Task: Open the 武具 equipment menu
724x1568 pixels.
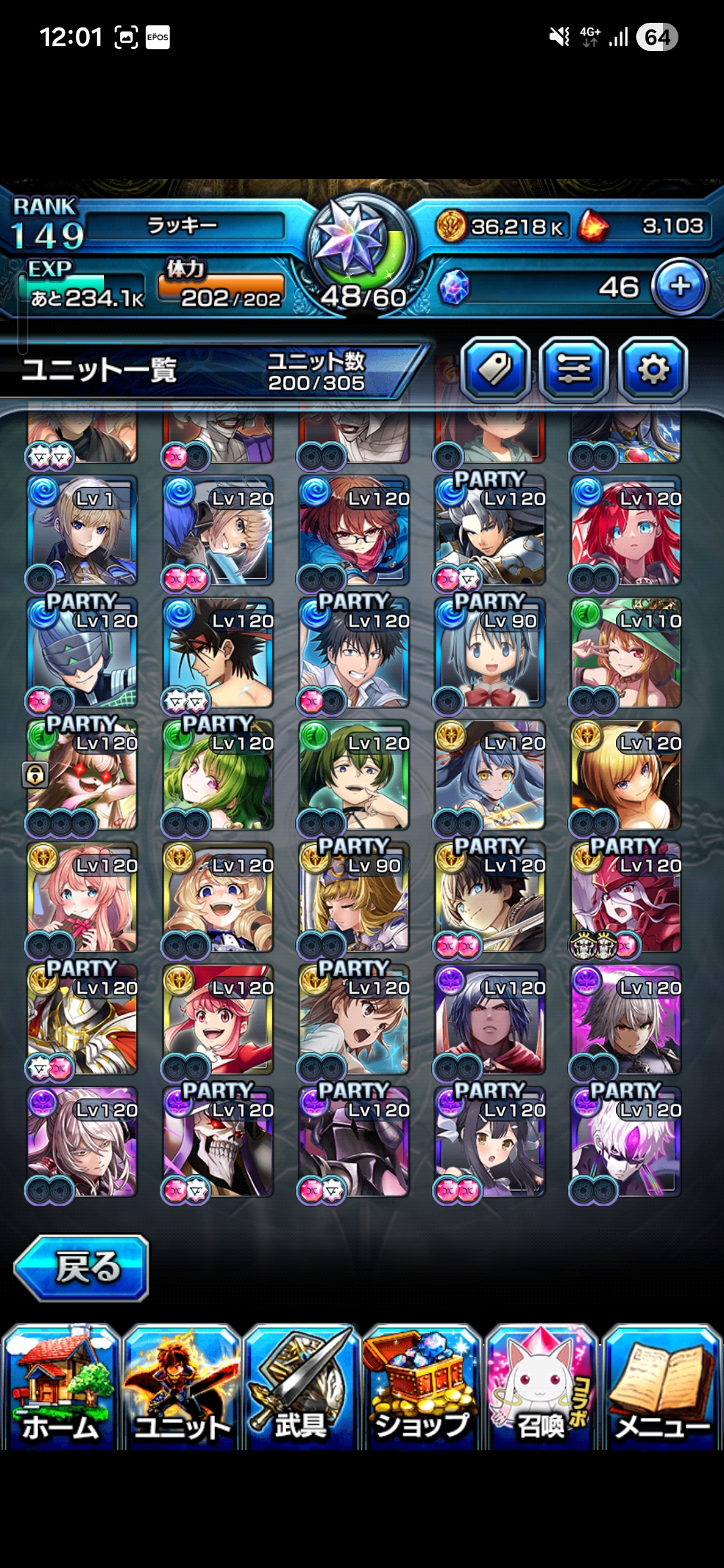Action: click(x=301, y=1387)
